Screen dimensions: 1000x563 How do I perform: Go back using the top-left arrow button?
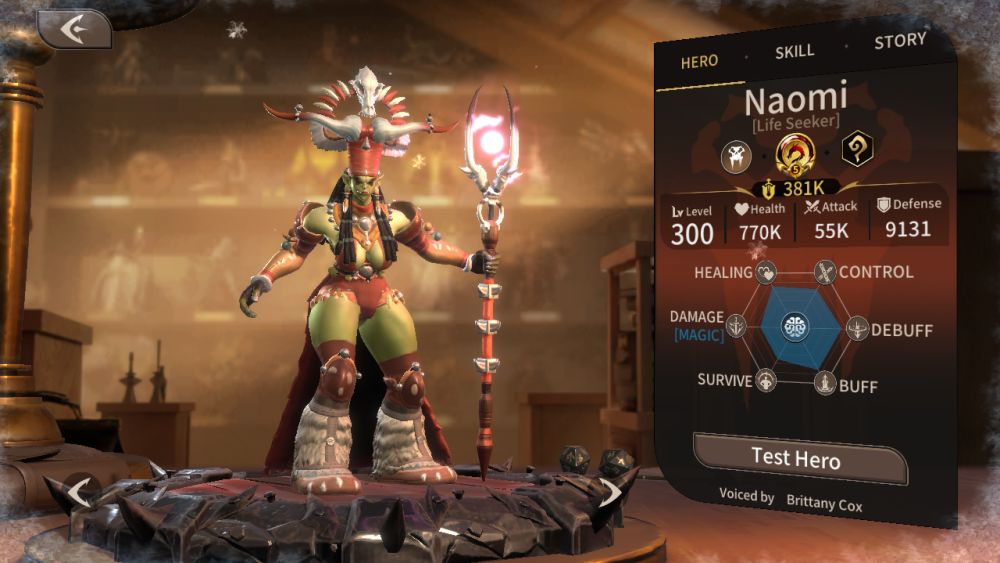74,29
